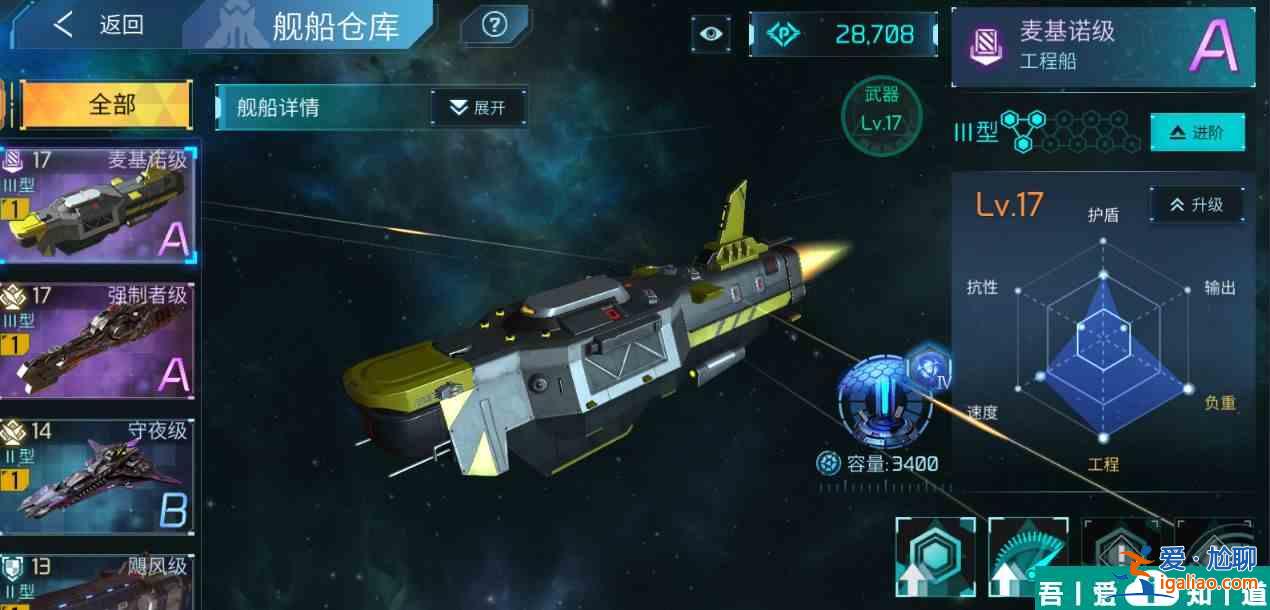Go back with the 返回 button
The height and width of the screenshot is (610, 1270).
pos(98,25)
